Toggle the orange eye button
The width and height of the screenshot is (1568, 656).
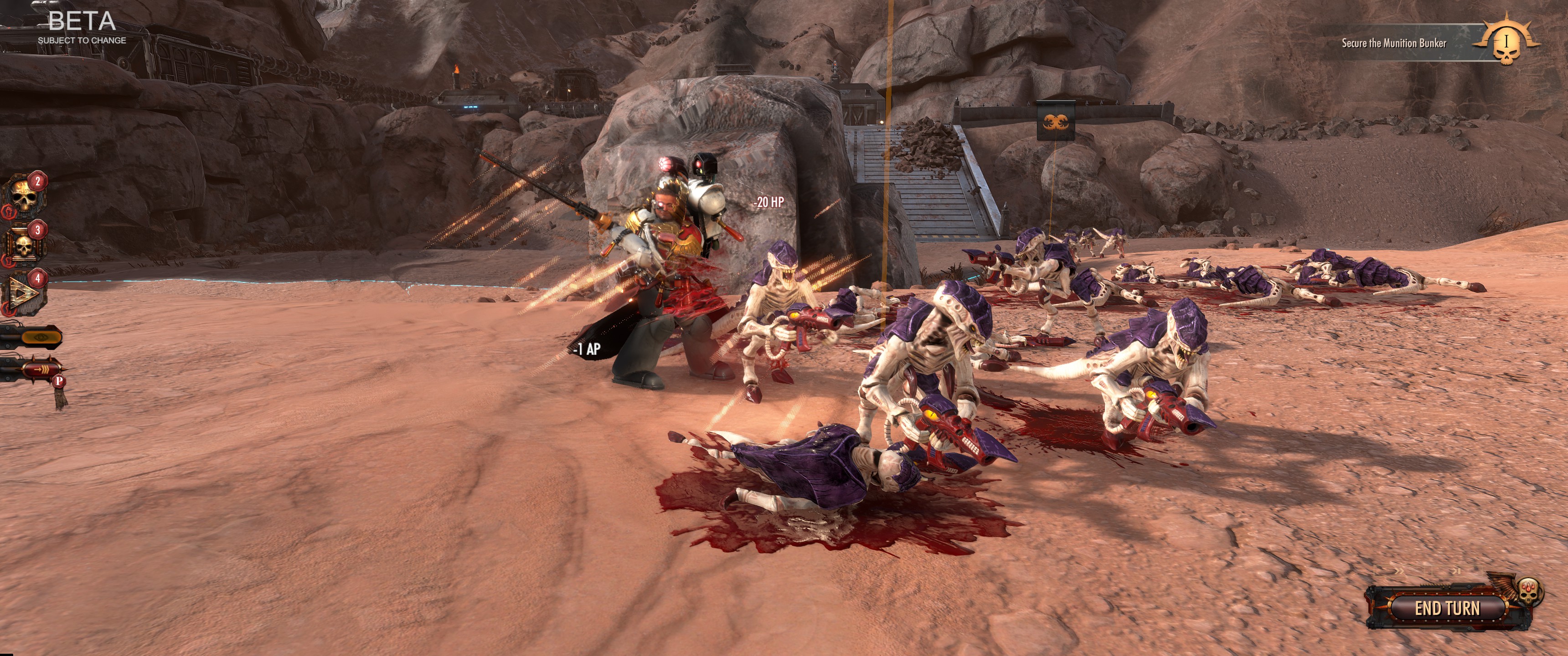pyautogui.click(x=40, y=336)
